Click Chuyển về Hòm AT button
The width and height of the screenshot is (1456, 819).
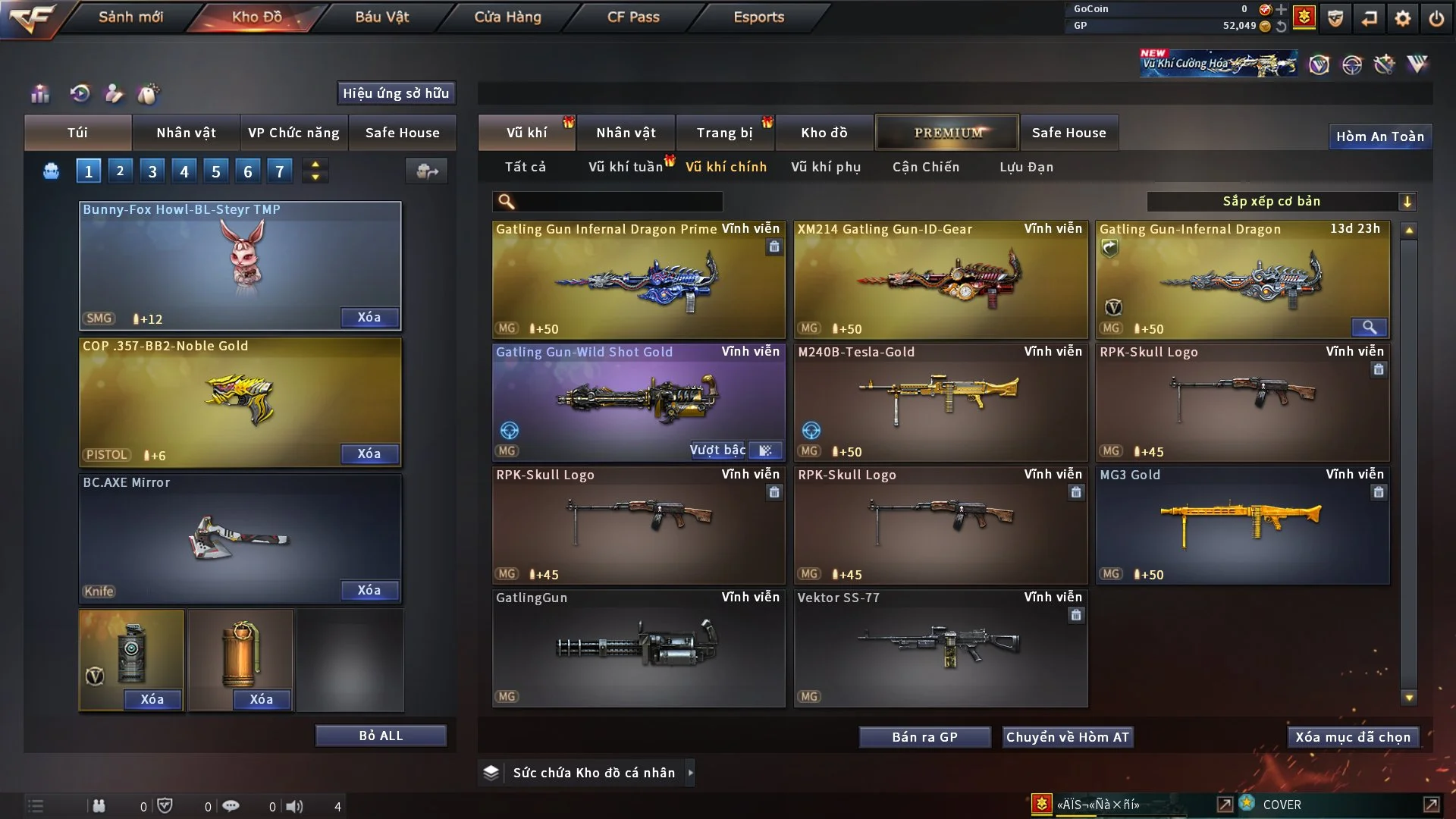(1068, 737)
